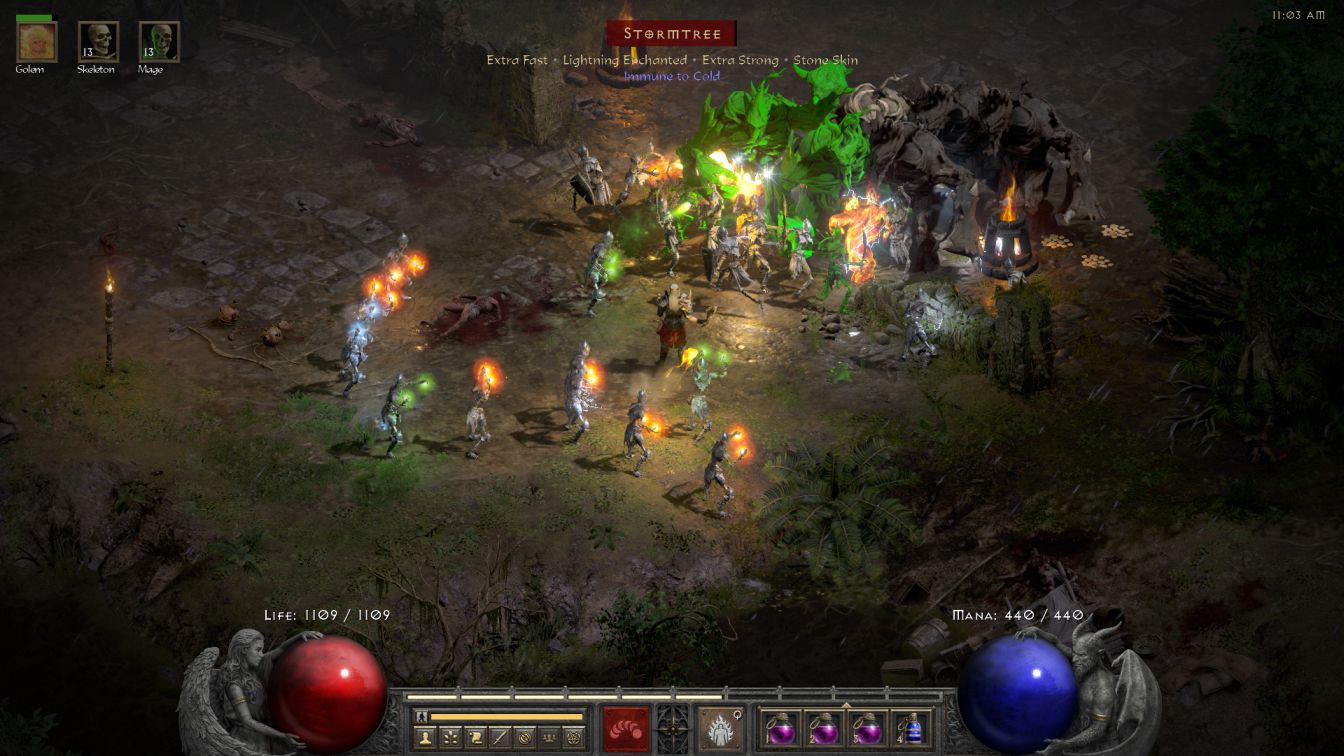Click the Skeleton minion portrait
1344x756 pixels.
click(98, 42)
